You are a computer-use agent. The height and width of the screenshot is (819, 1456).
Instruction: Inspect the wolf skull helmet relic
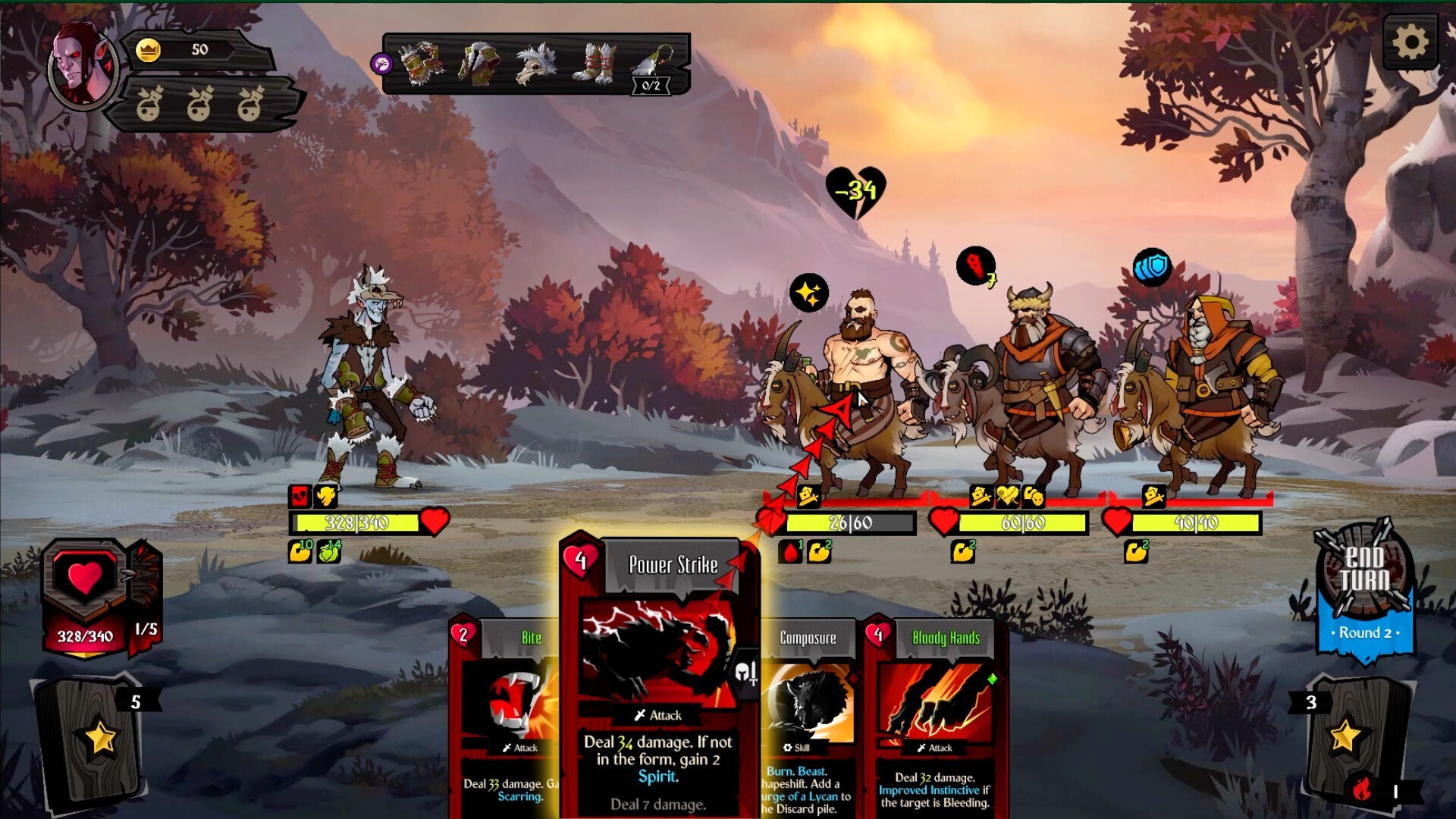537,64
